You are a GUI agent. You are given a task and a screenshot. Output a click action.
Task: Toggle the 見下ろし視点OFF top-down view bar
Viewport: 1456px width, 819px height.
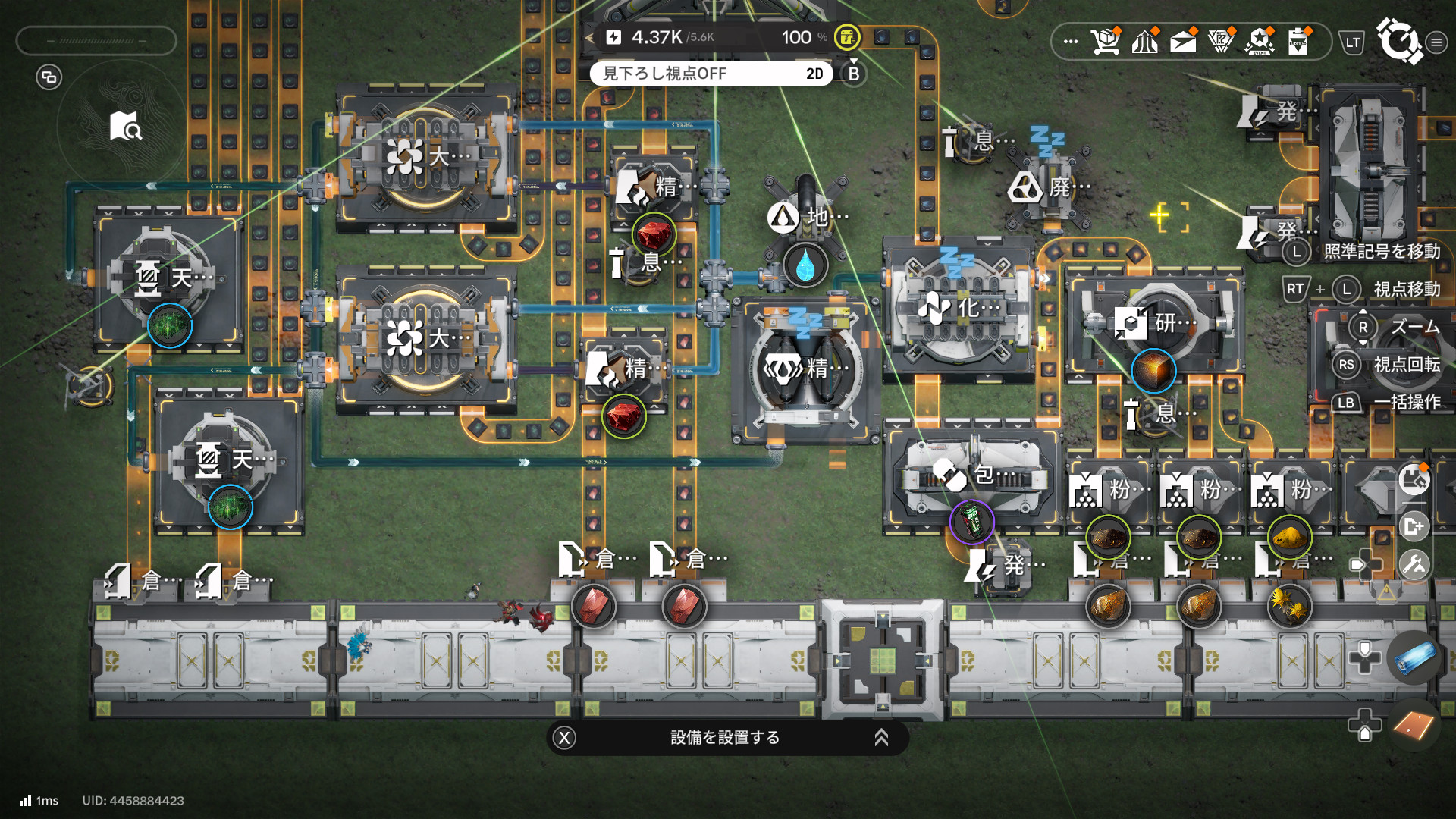711,74
